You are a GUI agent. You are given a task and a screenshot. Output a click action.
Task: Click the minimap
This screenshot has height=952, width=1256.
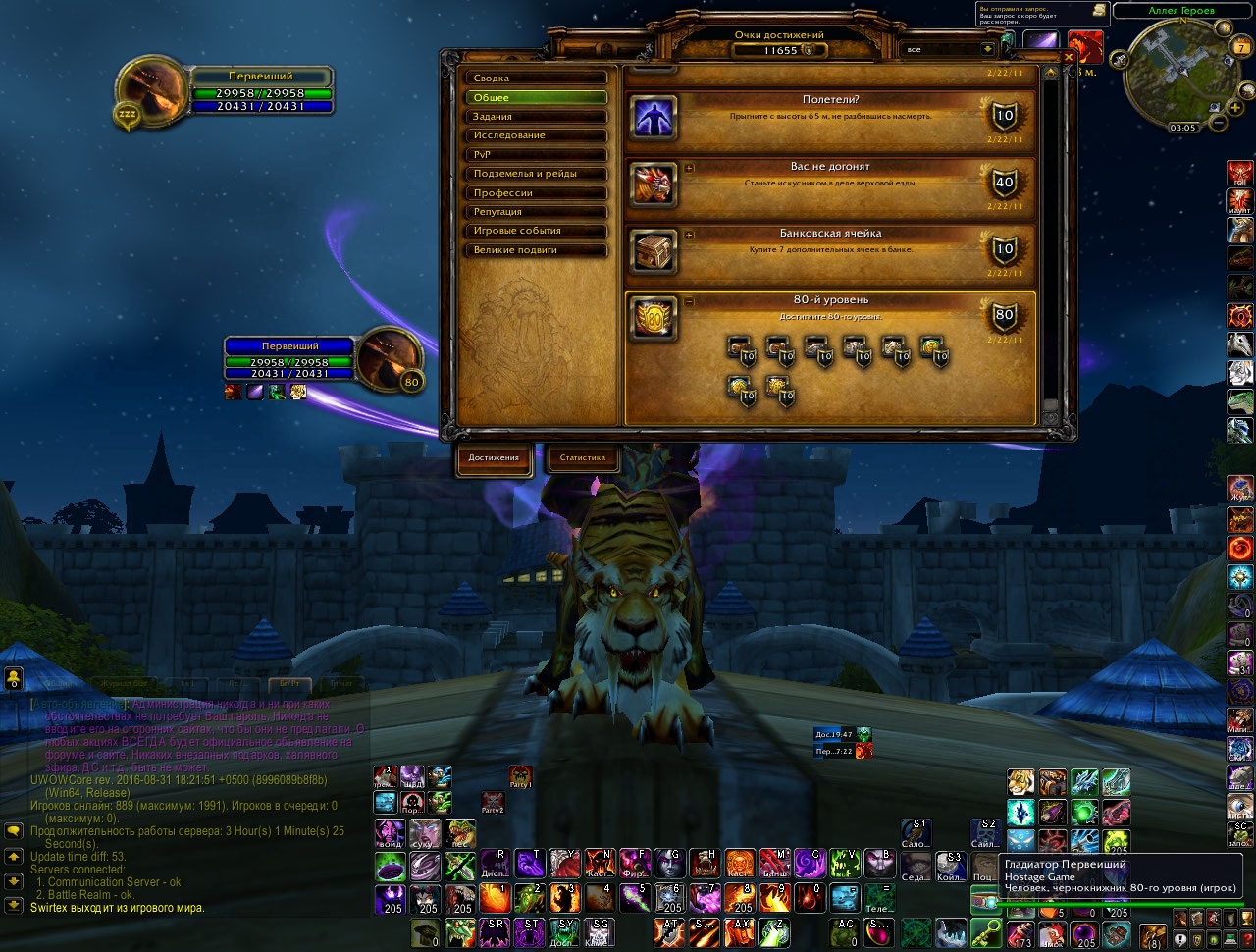click(1177, 72)
